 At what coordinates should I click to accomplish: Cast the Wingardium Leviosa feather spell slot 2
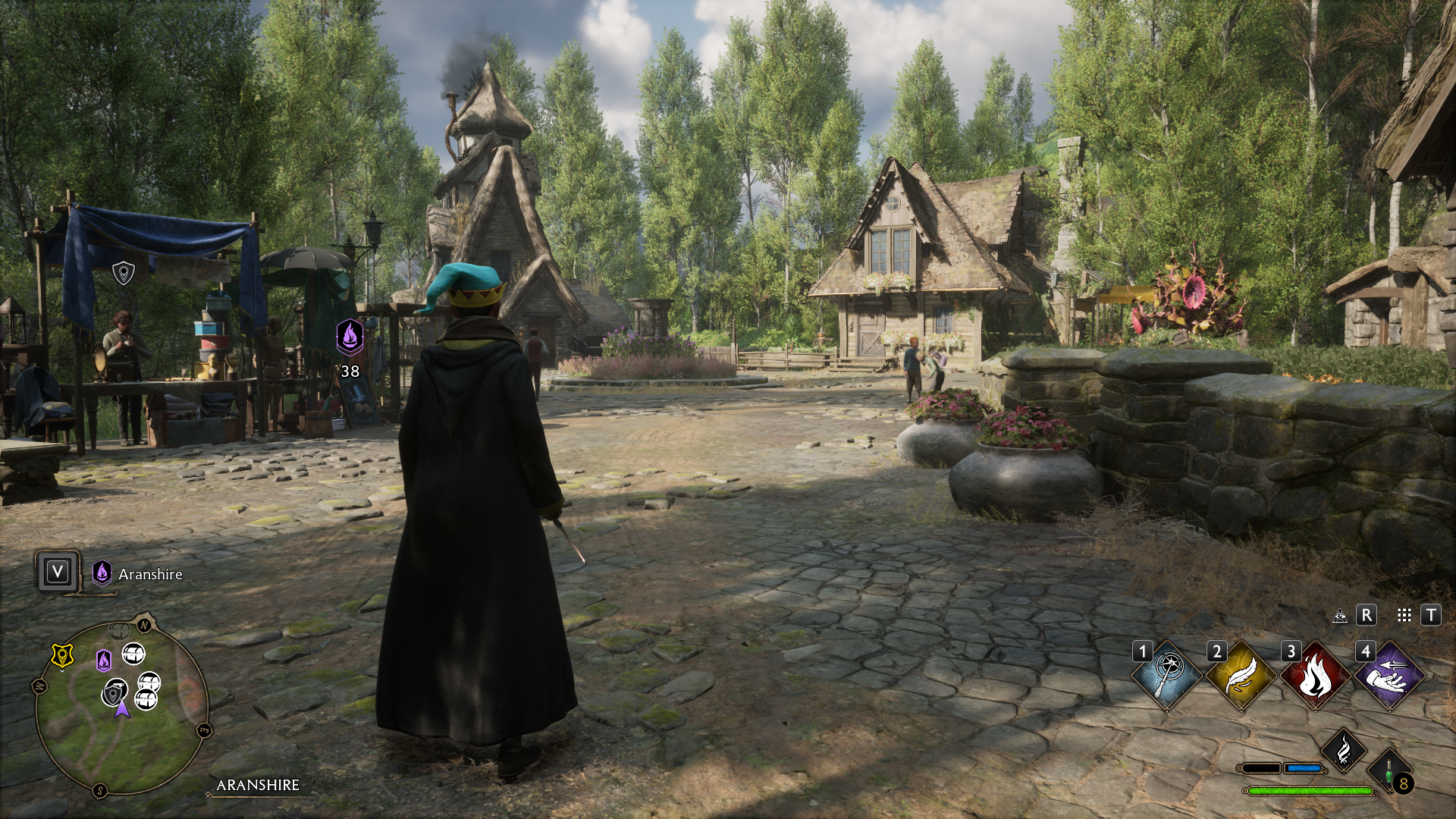tap(1241, 674)
